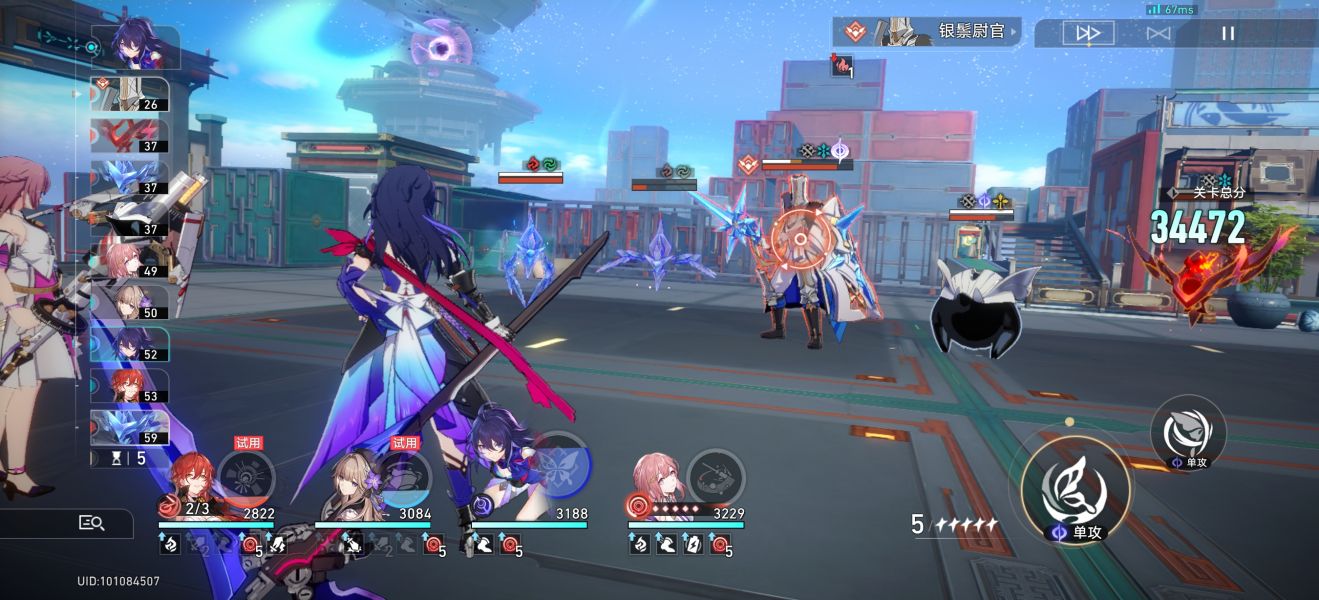Select the red-haired character portrait in party bar

(x=186, y=481)
